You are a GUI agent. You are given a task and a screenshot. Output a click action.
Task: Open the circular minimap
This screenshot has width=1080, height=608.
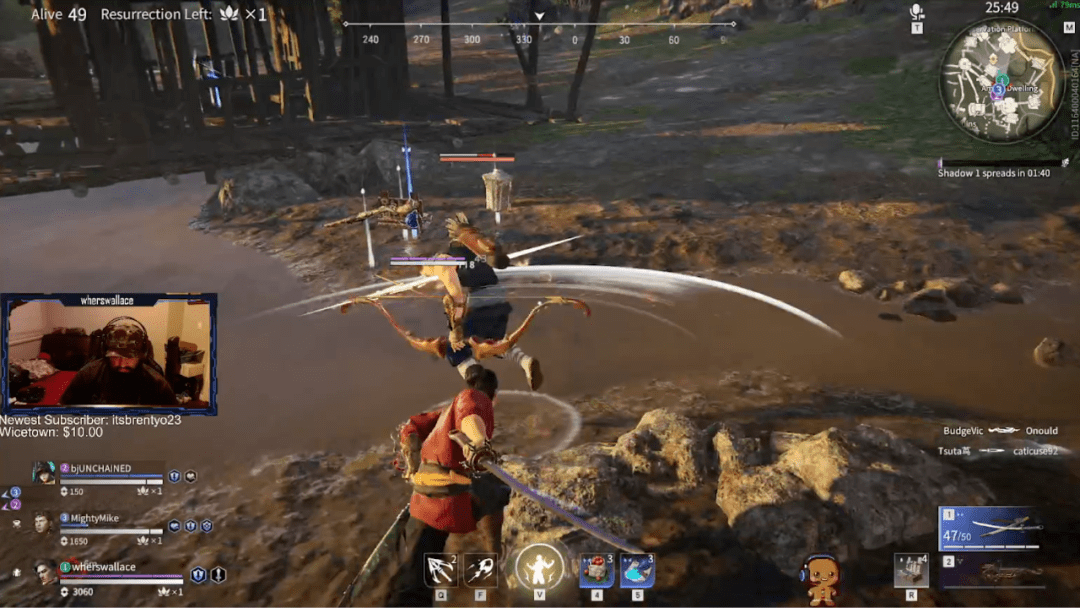[x=1001, y=80]
